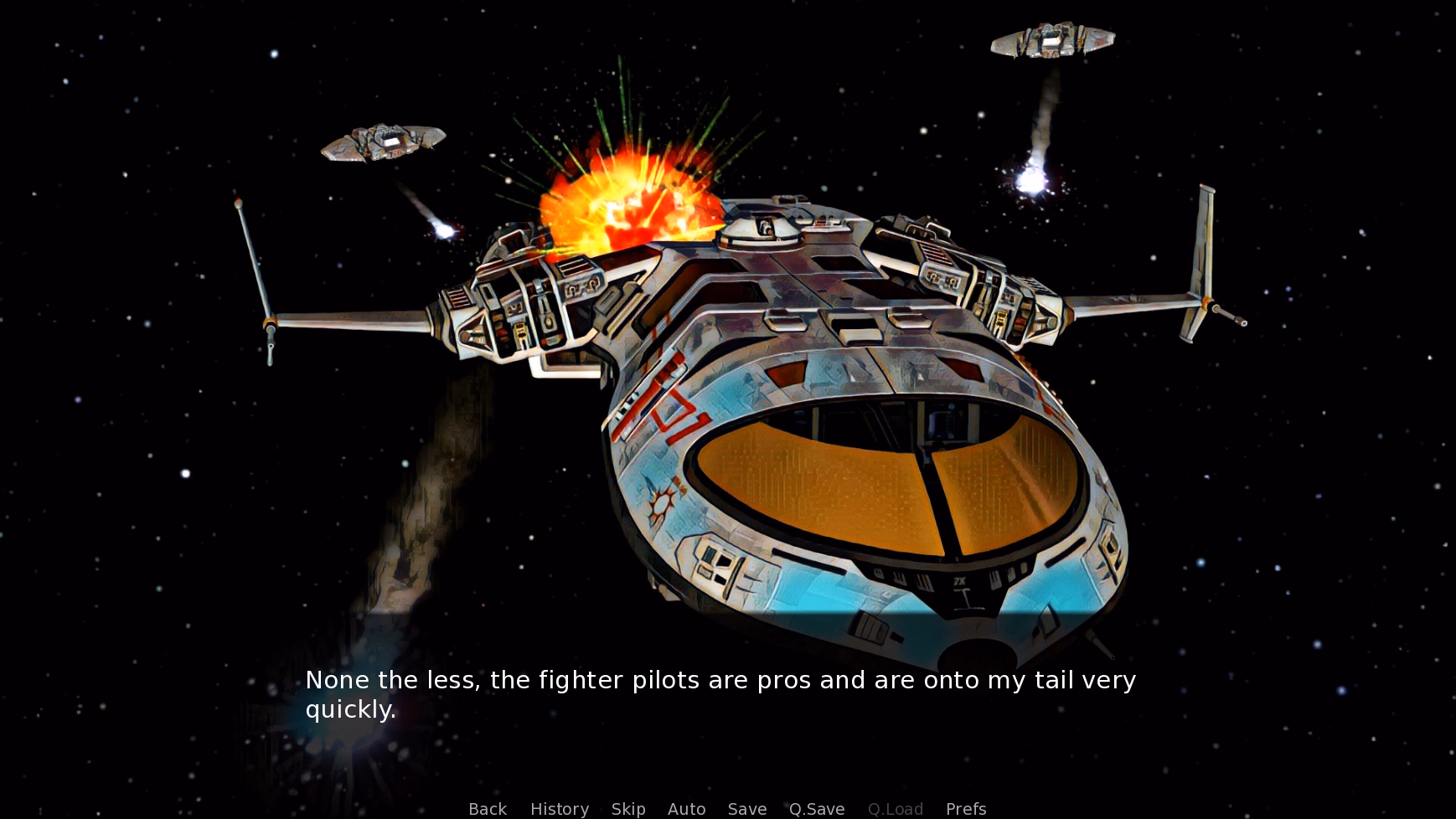Viewport: 1456px width, 819px height.
Task: Select the fighter ship on the left
Action: (381, 142)
